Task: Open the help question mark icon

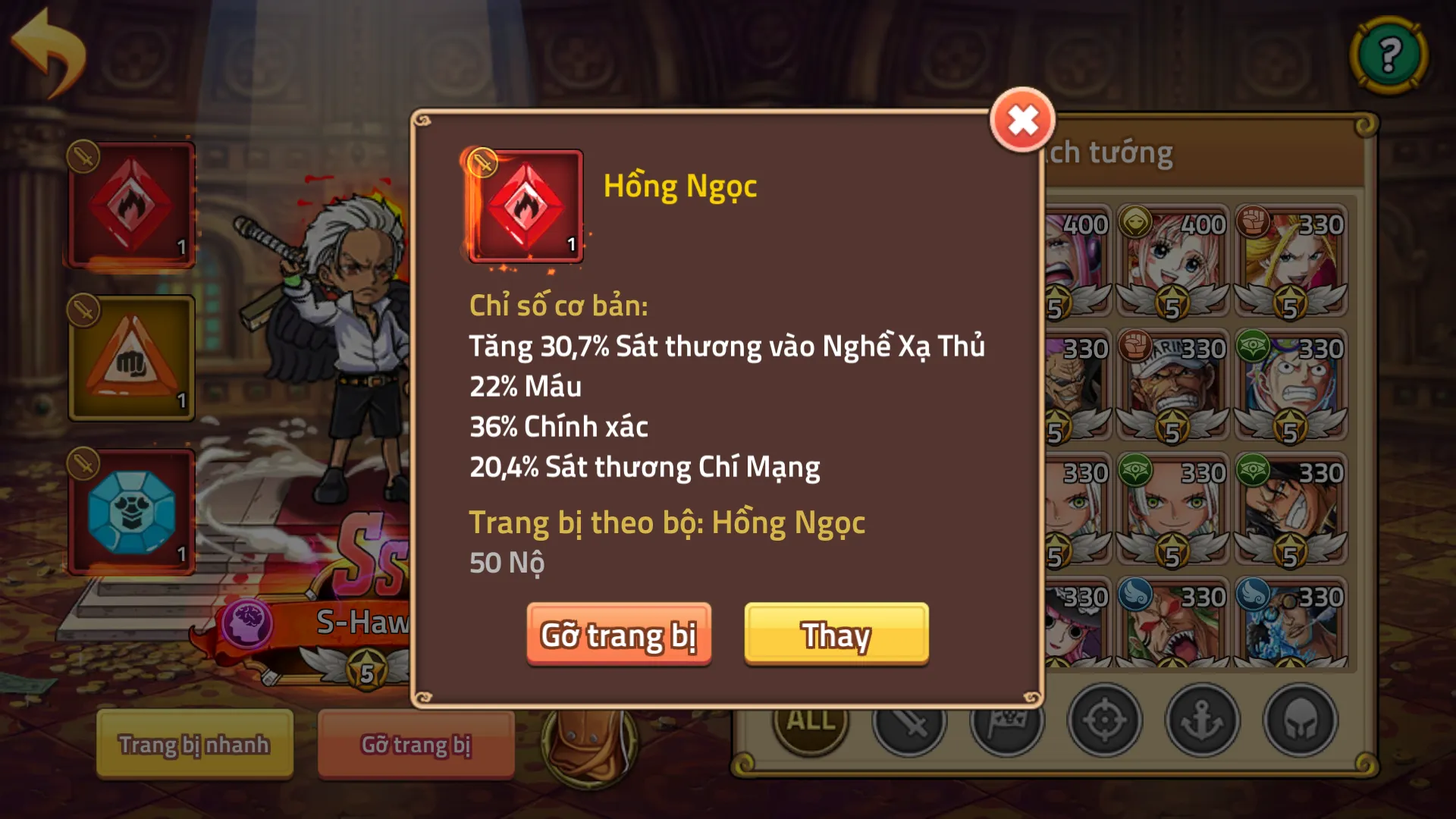Action: [1389, 55]
